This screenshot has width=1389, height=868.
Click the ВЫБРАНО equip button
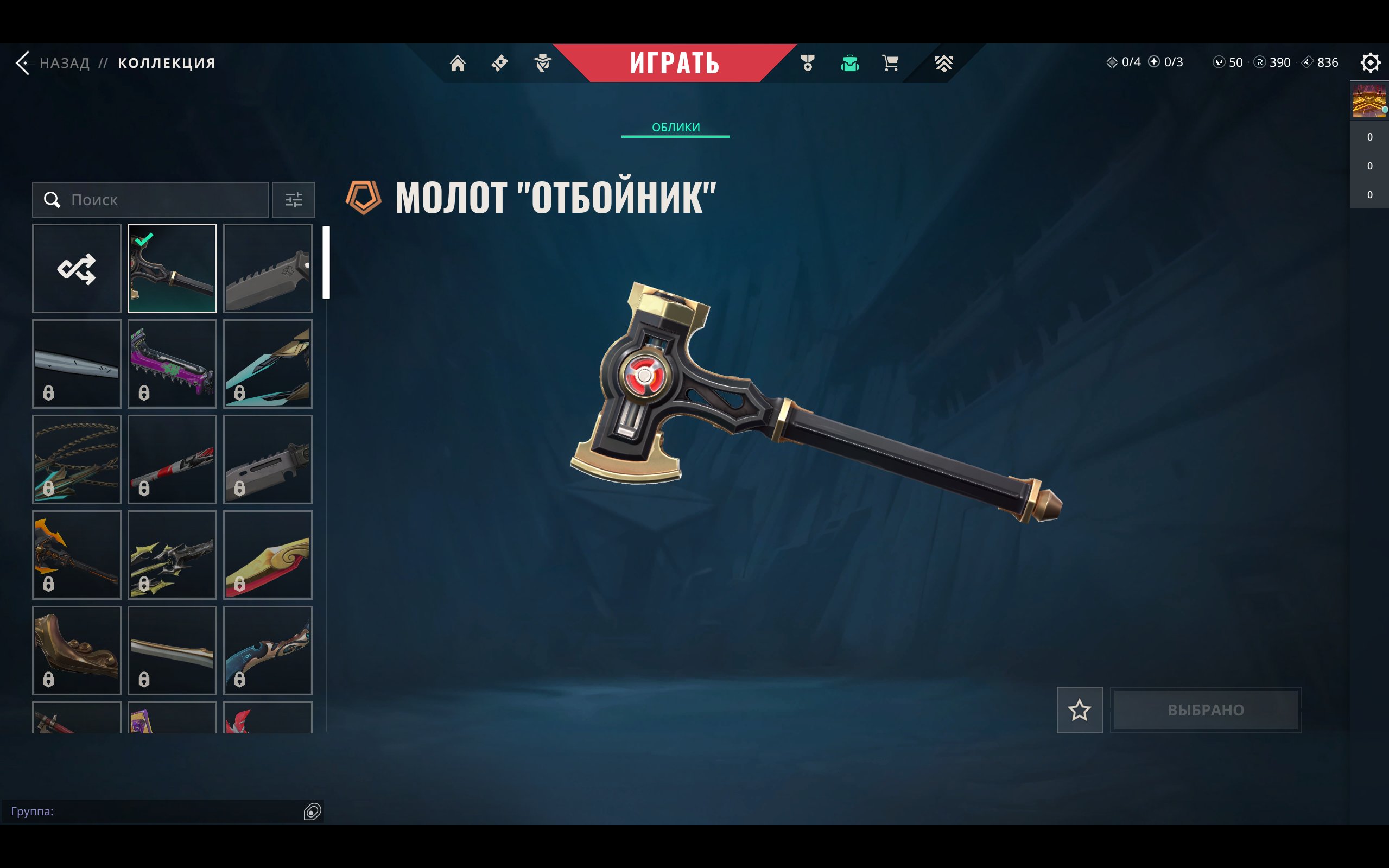1206,710
